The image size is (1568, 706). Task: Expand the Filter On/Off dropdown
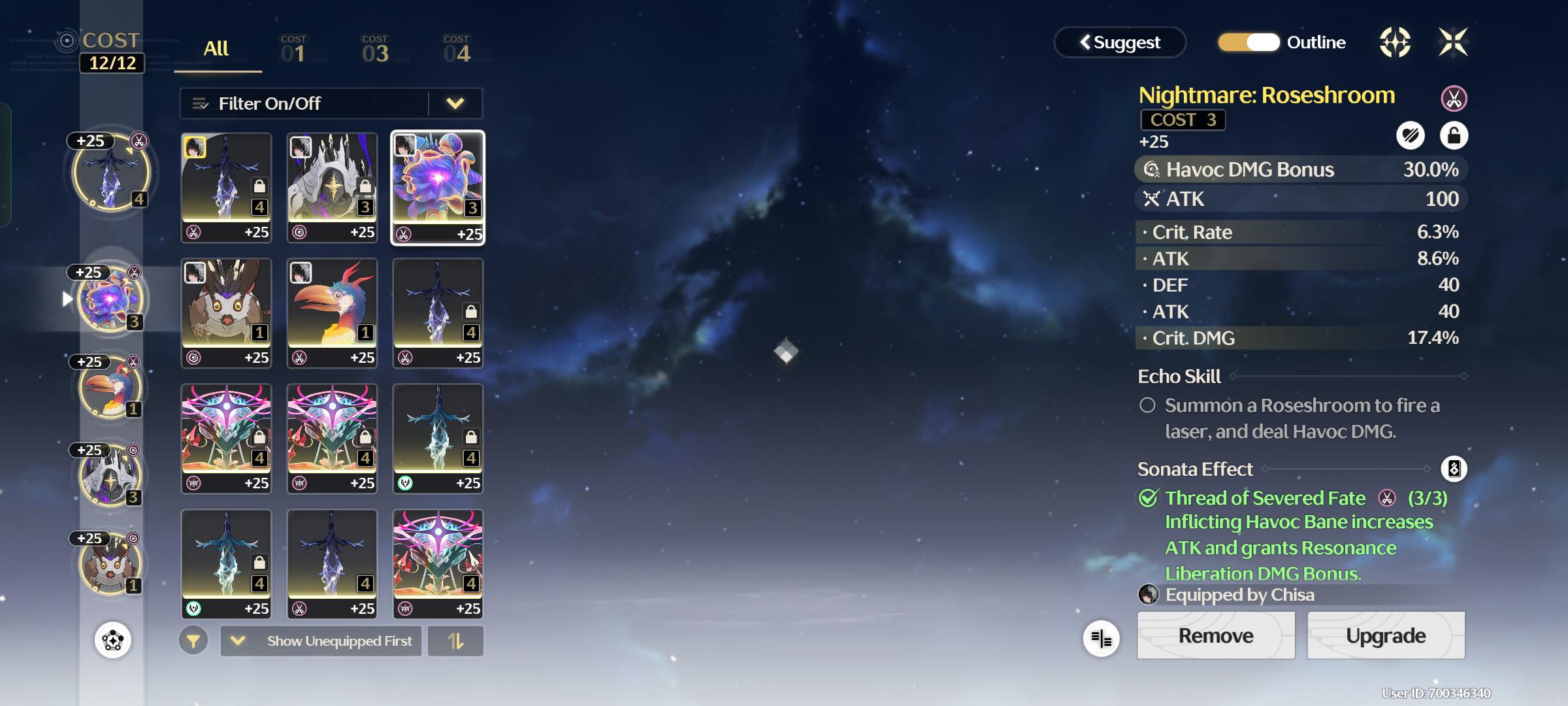455,103
